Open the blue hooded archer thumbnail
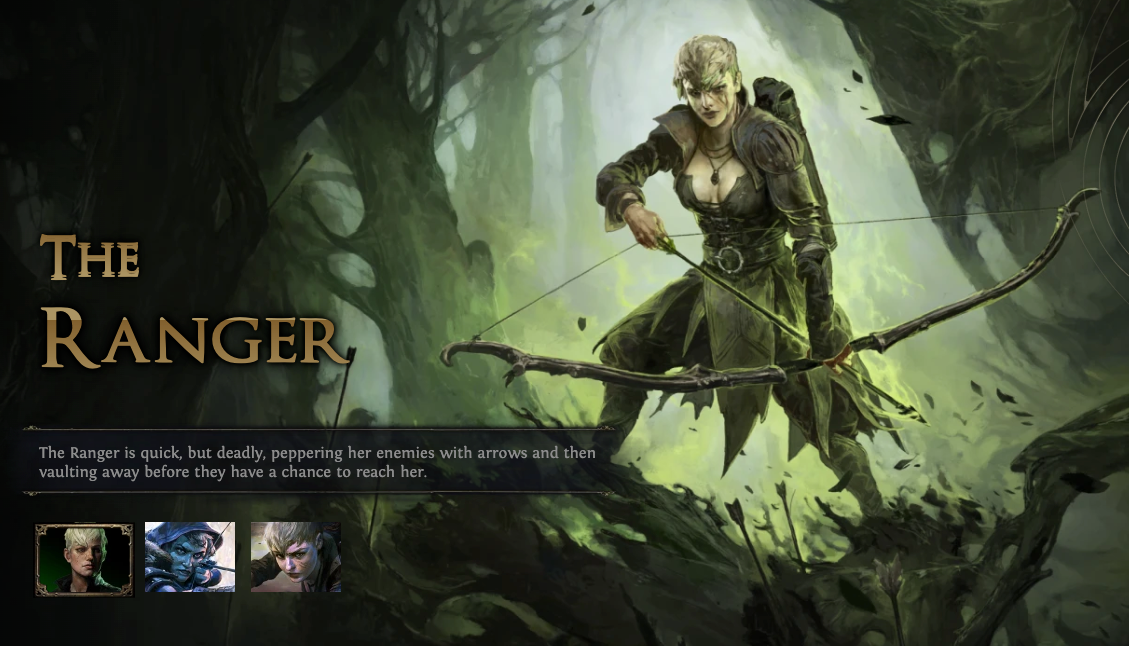The height and width of the screenshot is (646, 1129). (190, 557)
